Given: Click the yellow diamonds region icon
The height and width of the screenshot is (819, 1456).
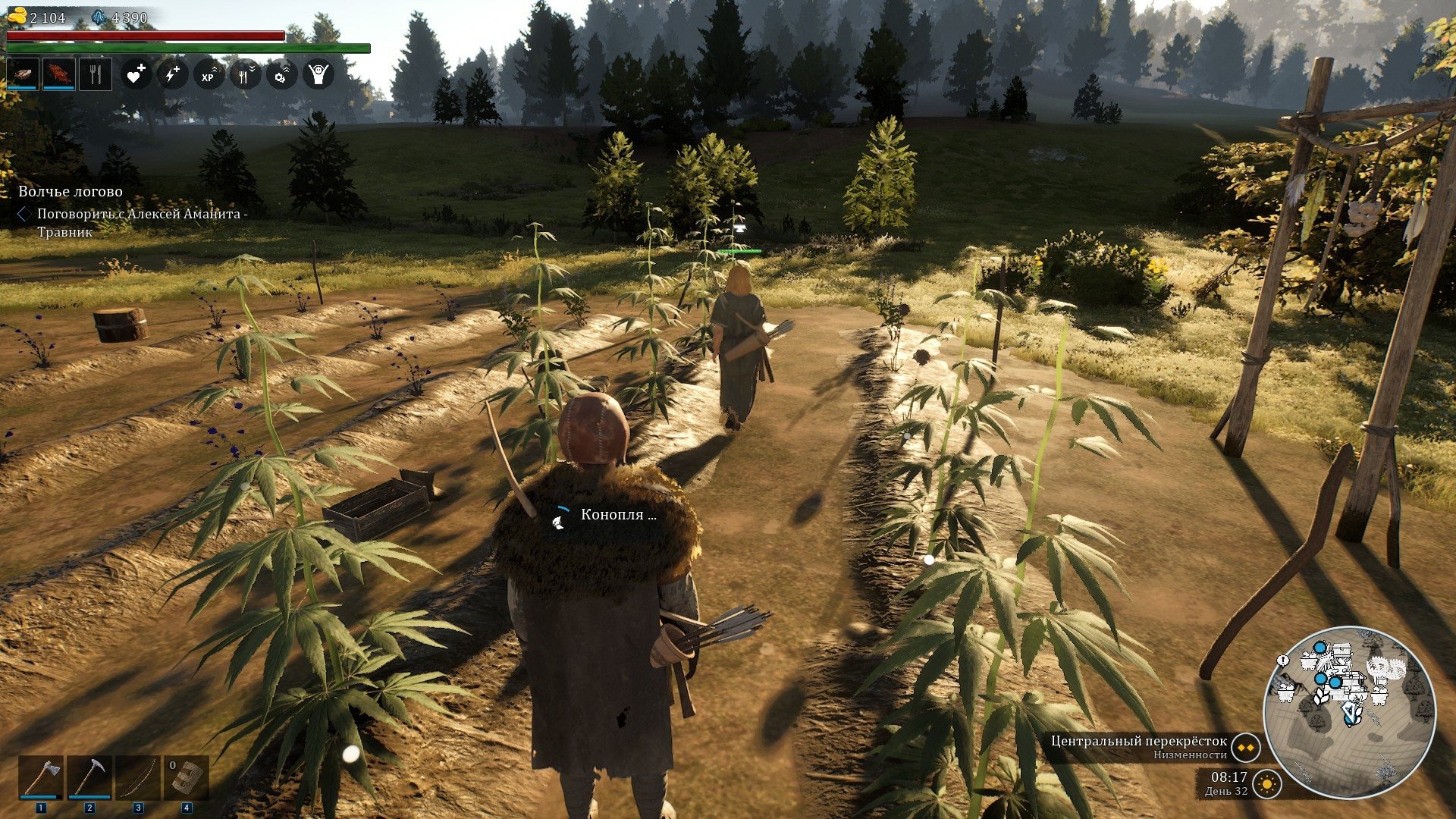Looking at the screenshot, I should (x=1244, y=747).
